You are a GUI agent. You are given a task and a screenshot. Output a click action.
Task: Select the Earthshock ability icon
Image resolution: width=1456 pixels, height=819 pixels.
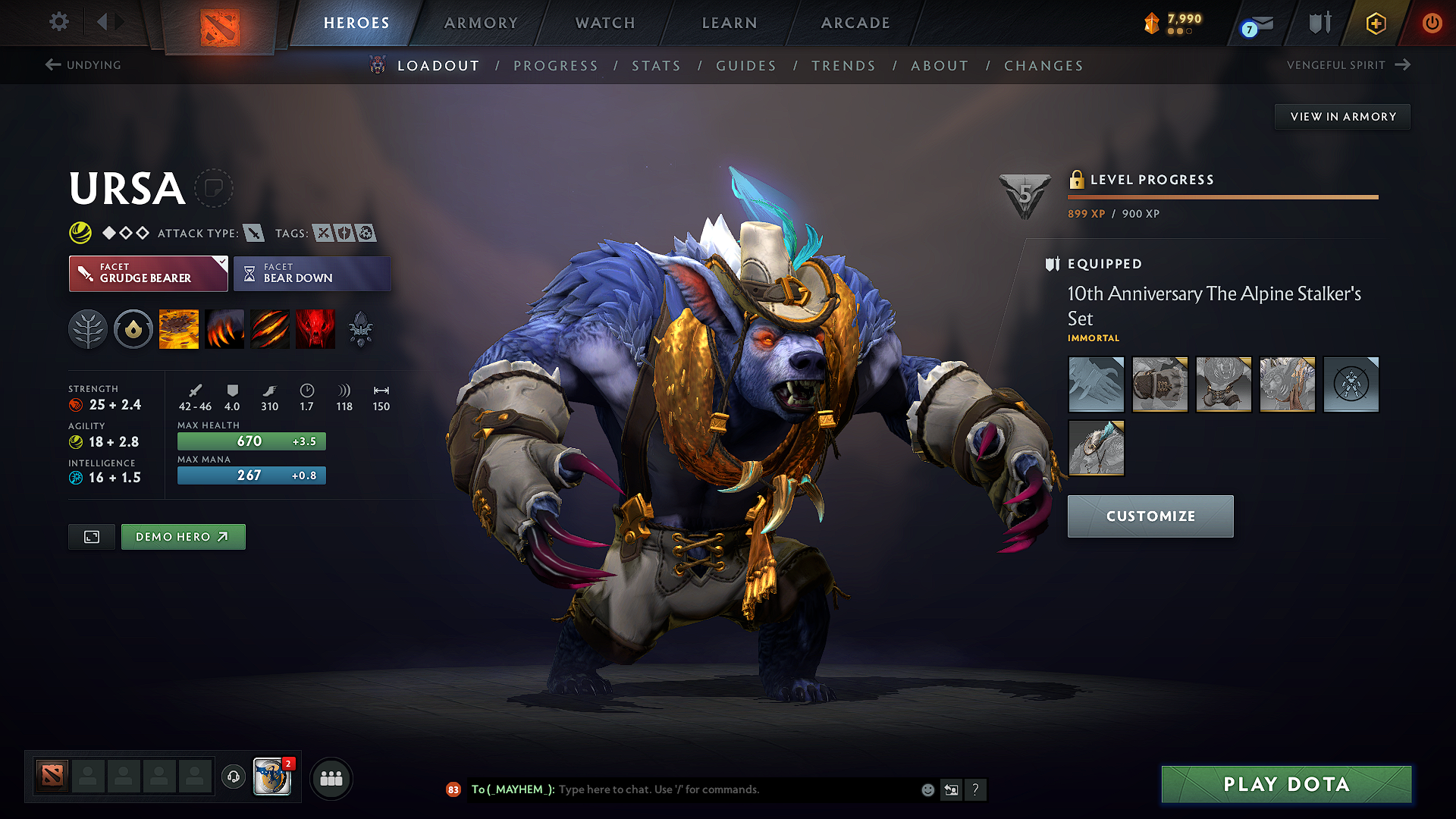pyautogui.click(x=179, y=328)
